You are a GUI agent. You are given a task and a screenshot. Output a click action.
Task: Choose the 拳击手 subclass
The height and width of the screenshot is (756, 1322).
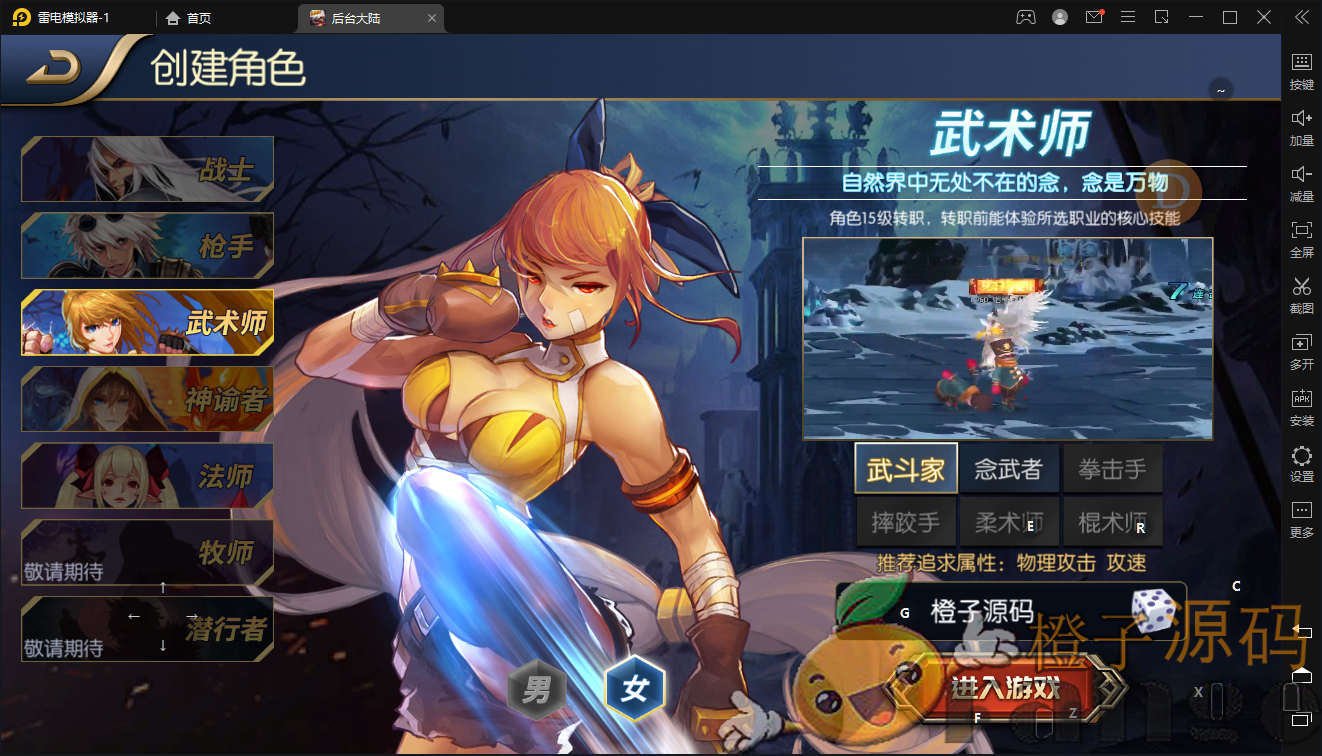click(x=1112, y=466)
